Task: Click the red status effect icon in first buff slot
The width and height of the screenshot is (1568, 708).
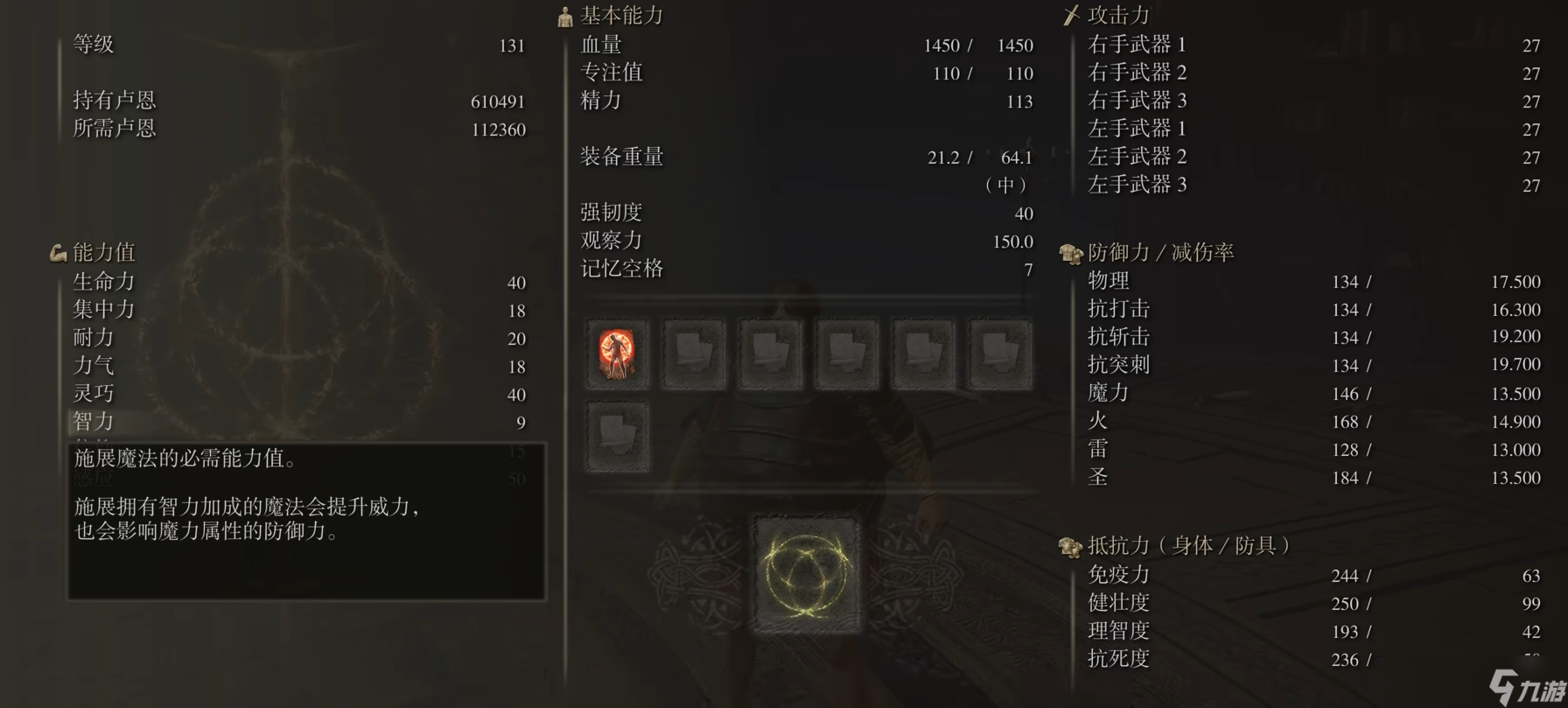Action: 618,354
